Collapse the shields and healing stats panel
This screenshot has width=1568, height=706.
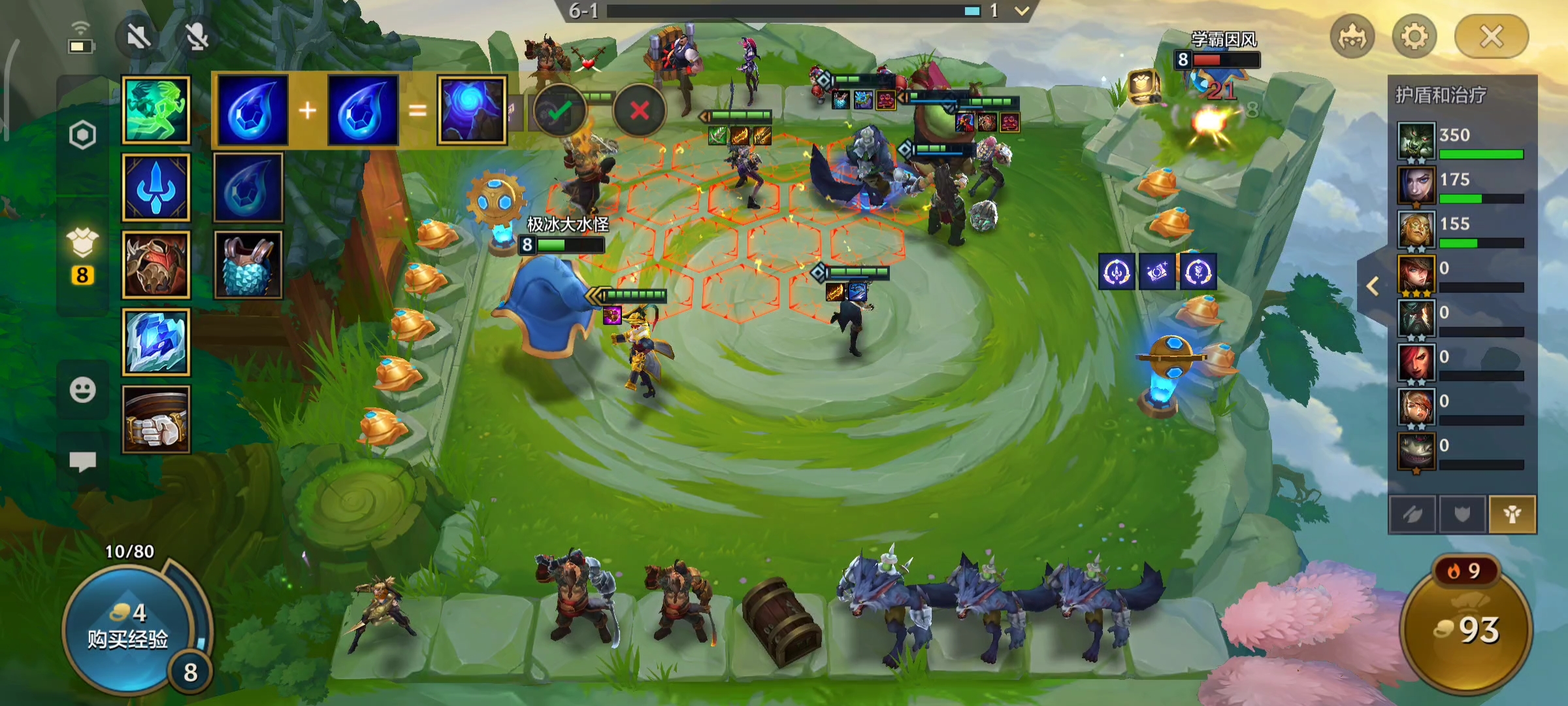tap(1373, 286)
